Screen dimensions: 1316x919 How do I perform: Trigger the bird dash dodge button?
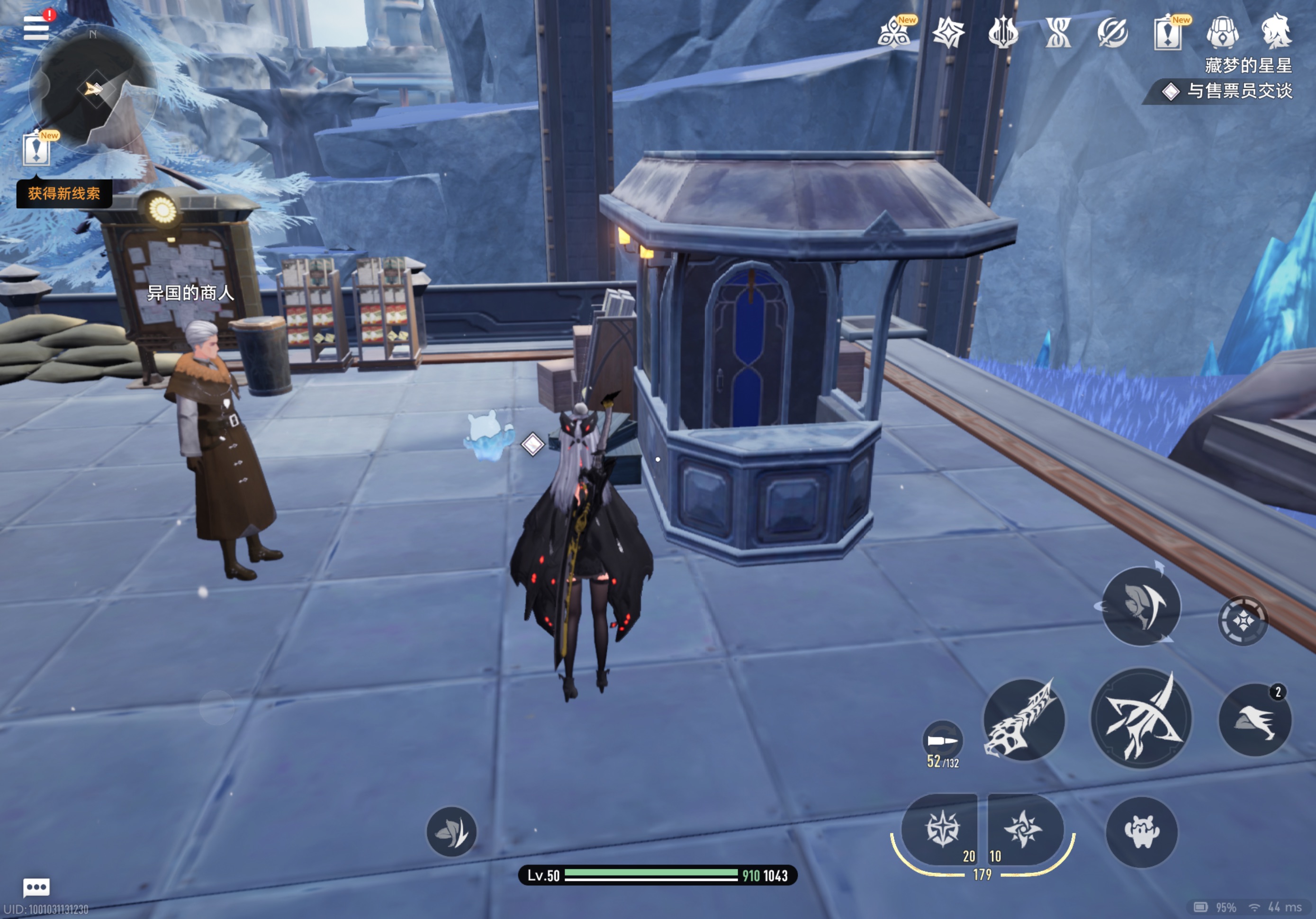(1255, 720)
